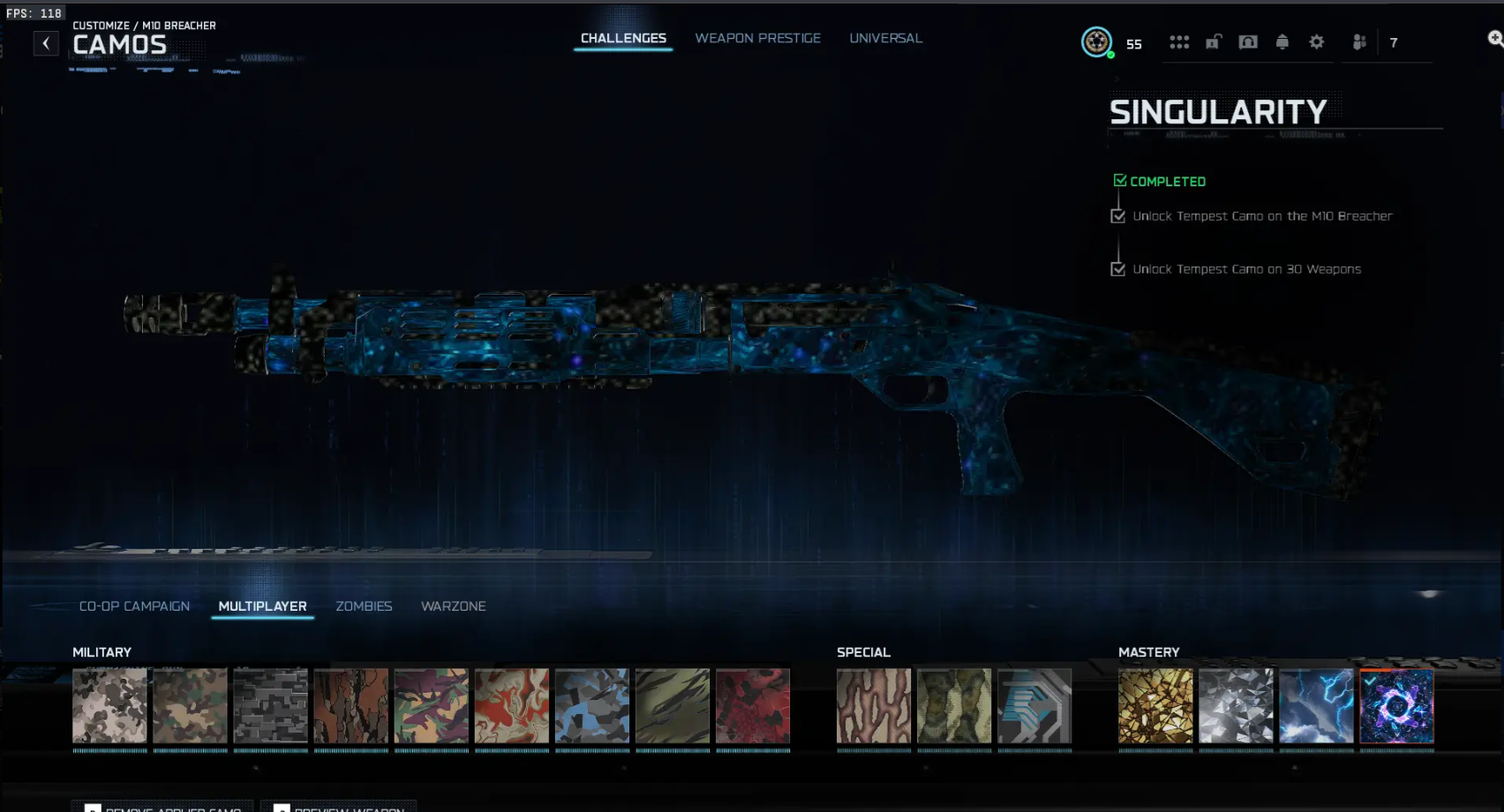Click the player rank emblem next to 55
The width and height of the screenshot is (1504, 812).
(x=1096, y=41)
